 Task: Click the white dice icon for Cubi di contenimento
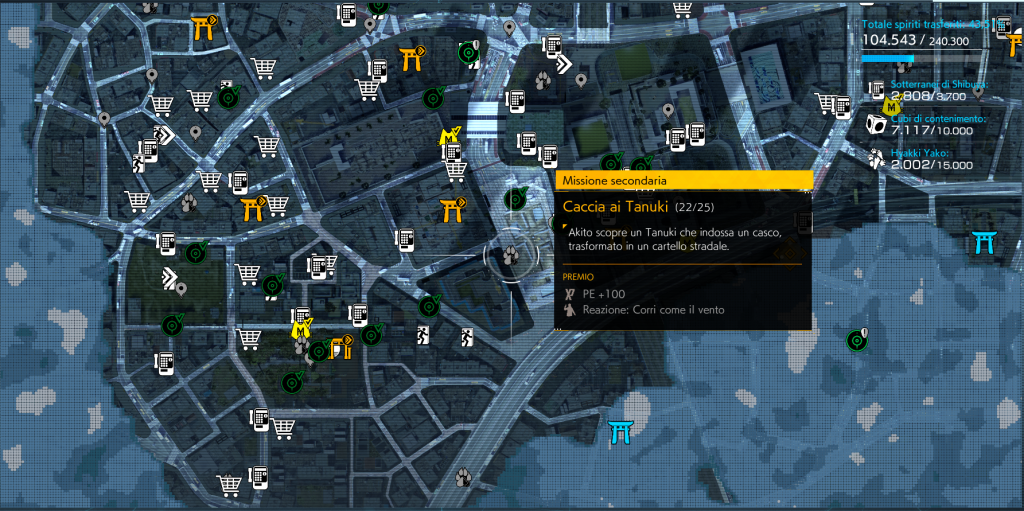pos(875,126)
